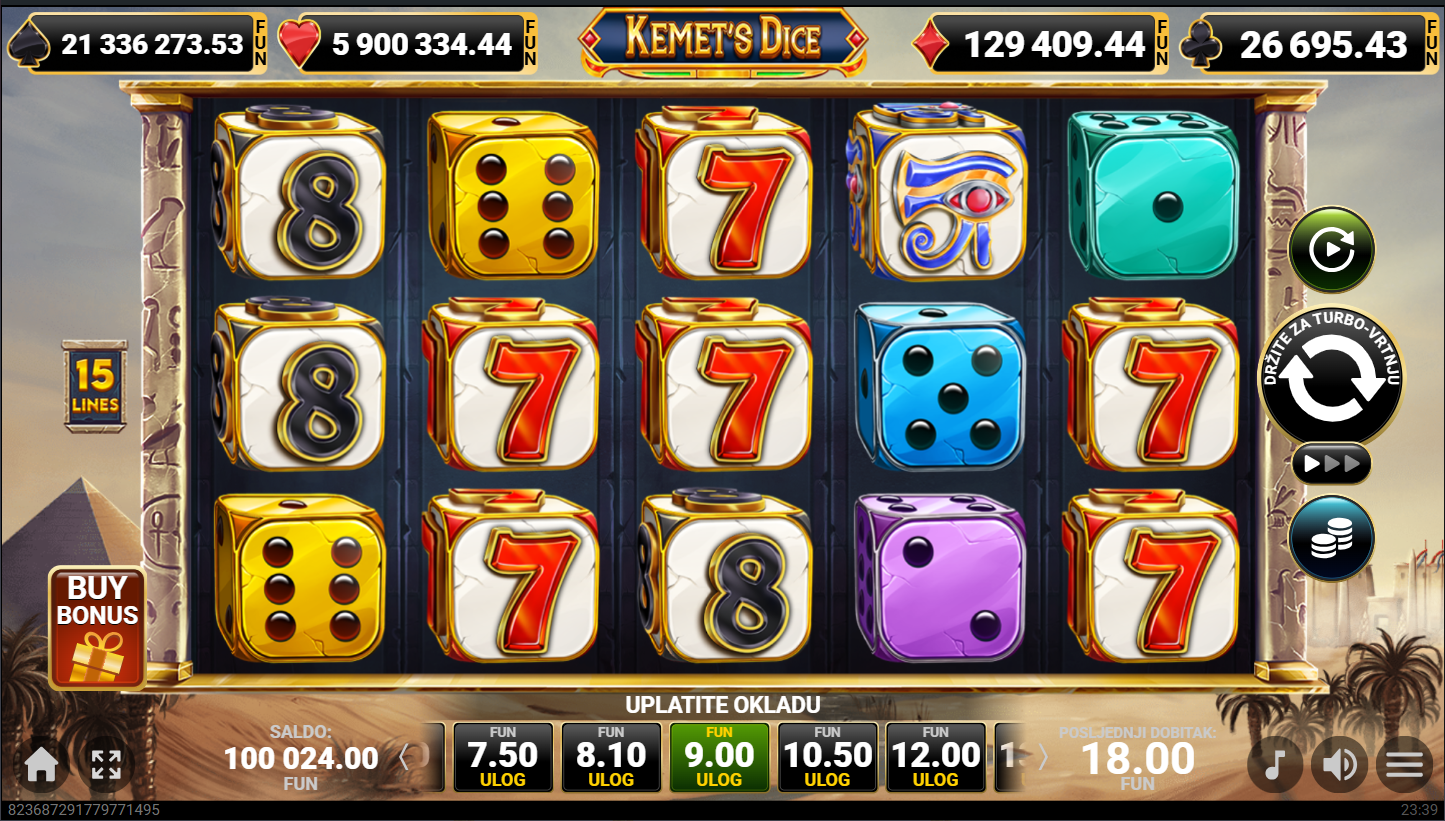Toggle the music note button
Image resolution: width=1445 pixels, height=821 pixels.
pyautogui.click(x=1274, y=765)
